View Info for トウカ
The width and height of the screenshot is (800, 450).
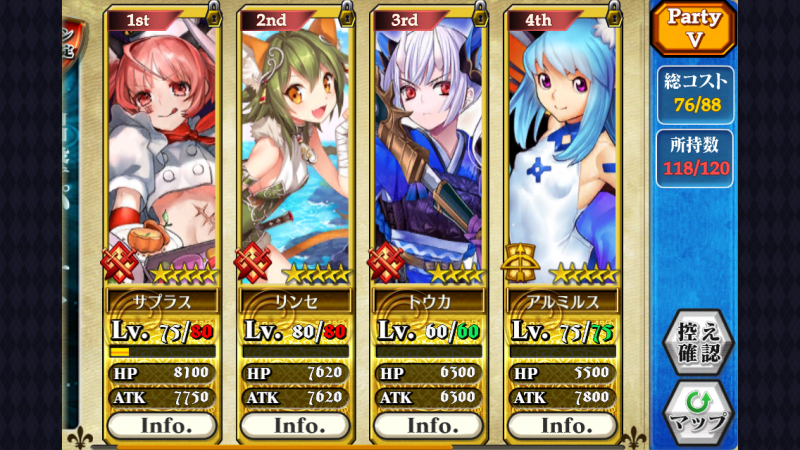[x=429, y=425]
